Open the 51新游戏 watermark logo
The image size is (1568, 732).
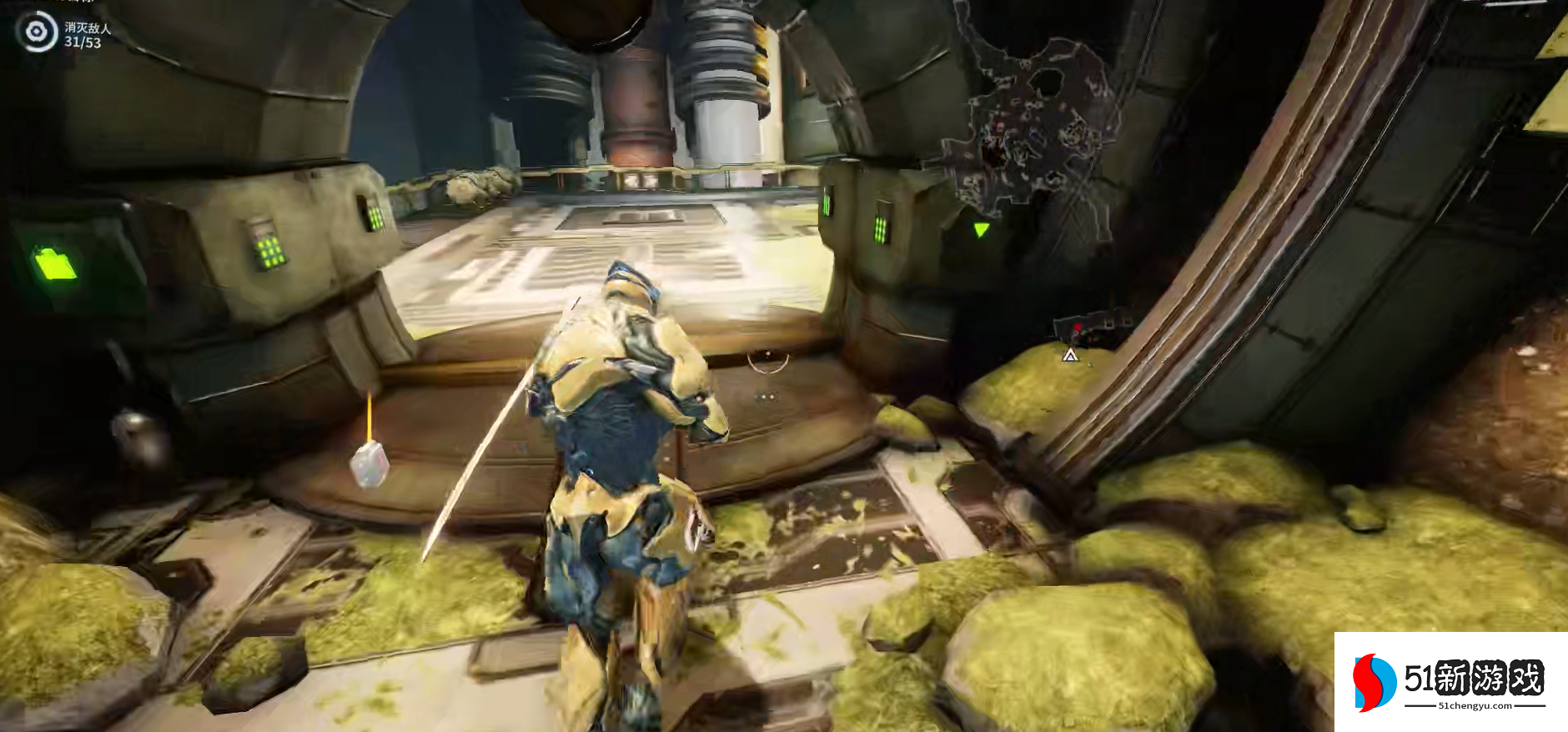[1450, 681]
